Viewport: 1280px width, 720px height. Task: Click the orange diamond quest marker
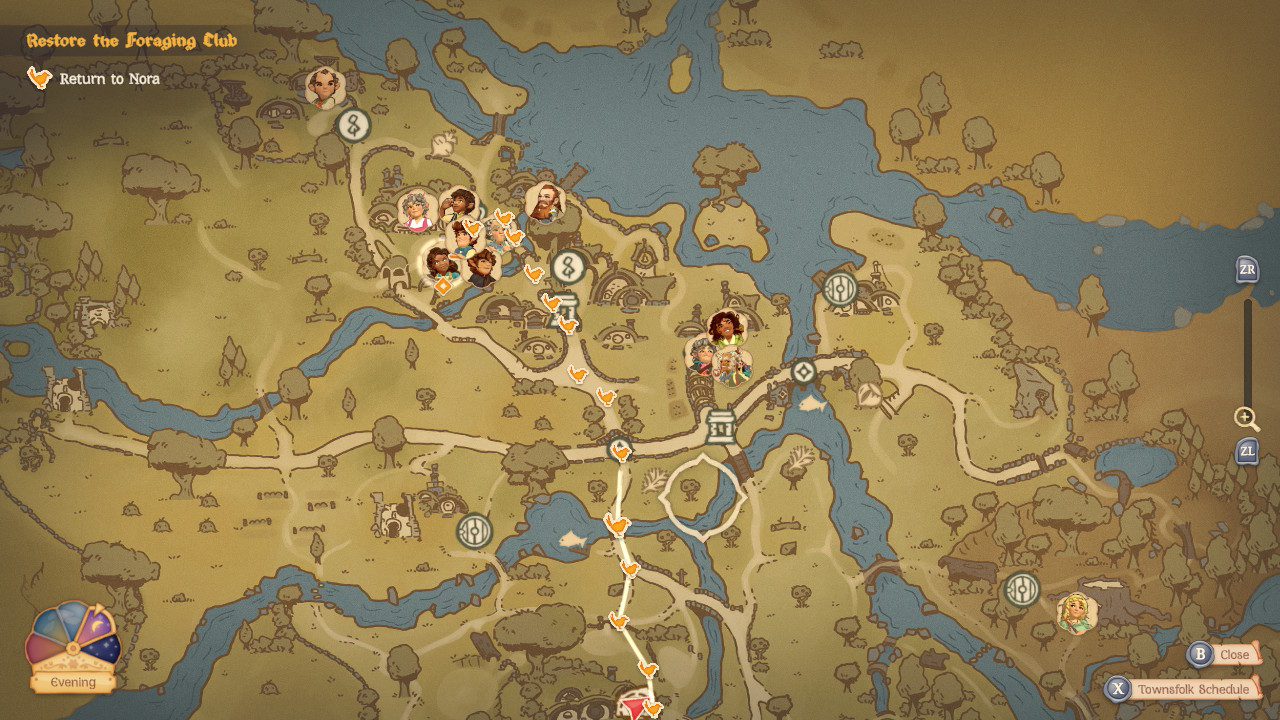442,287
